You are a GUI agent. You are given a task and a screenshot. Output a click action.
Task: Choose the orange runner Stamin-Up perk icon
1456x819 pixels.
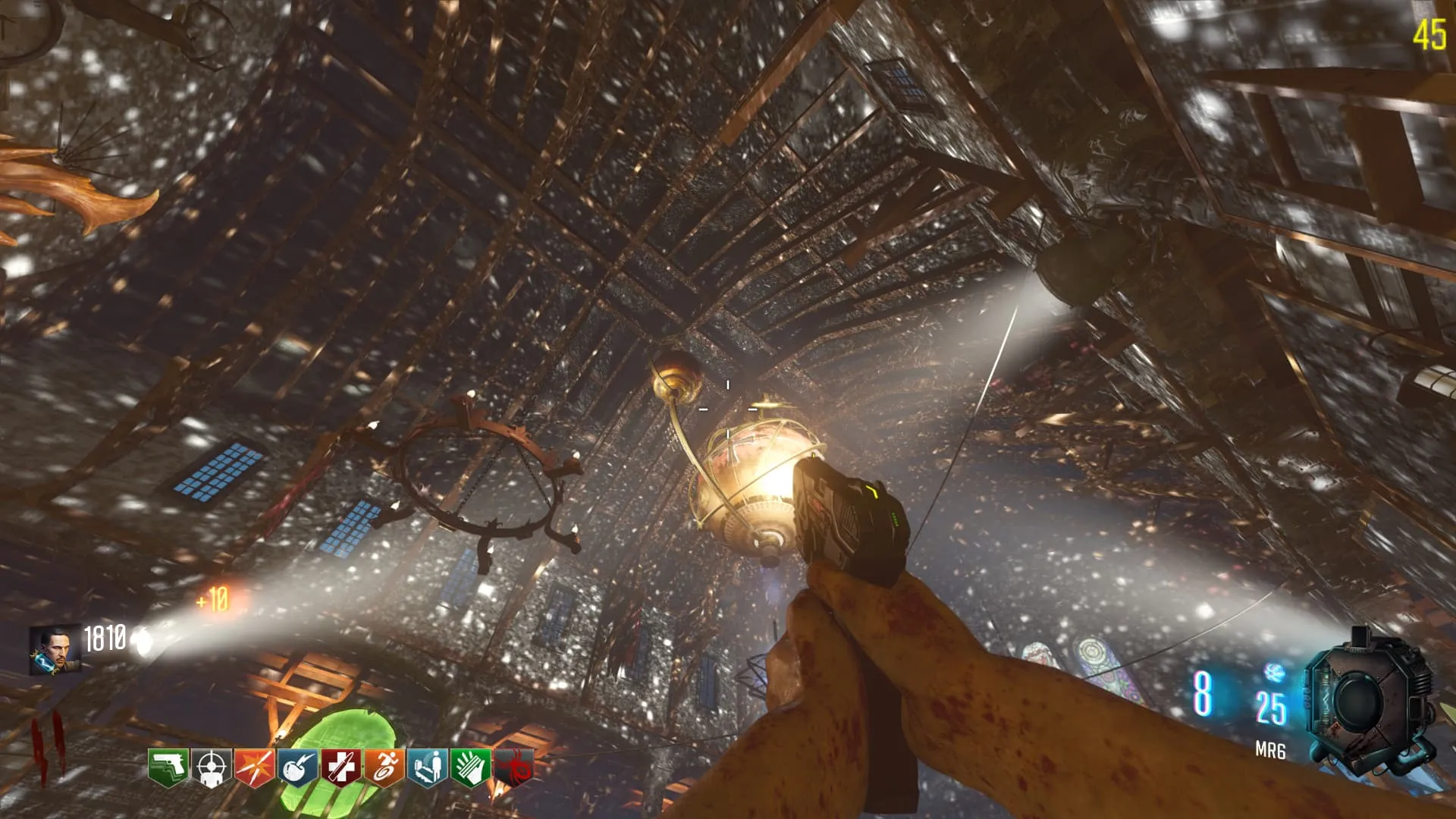384,768
